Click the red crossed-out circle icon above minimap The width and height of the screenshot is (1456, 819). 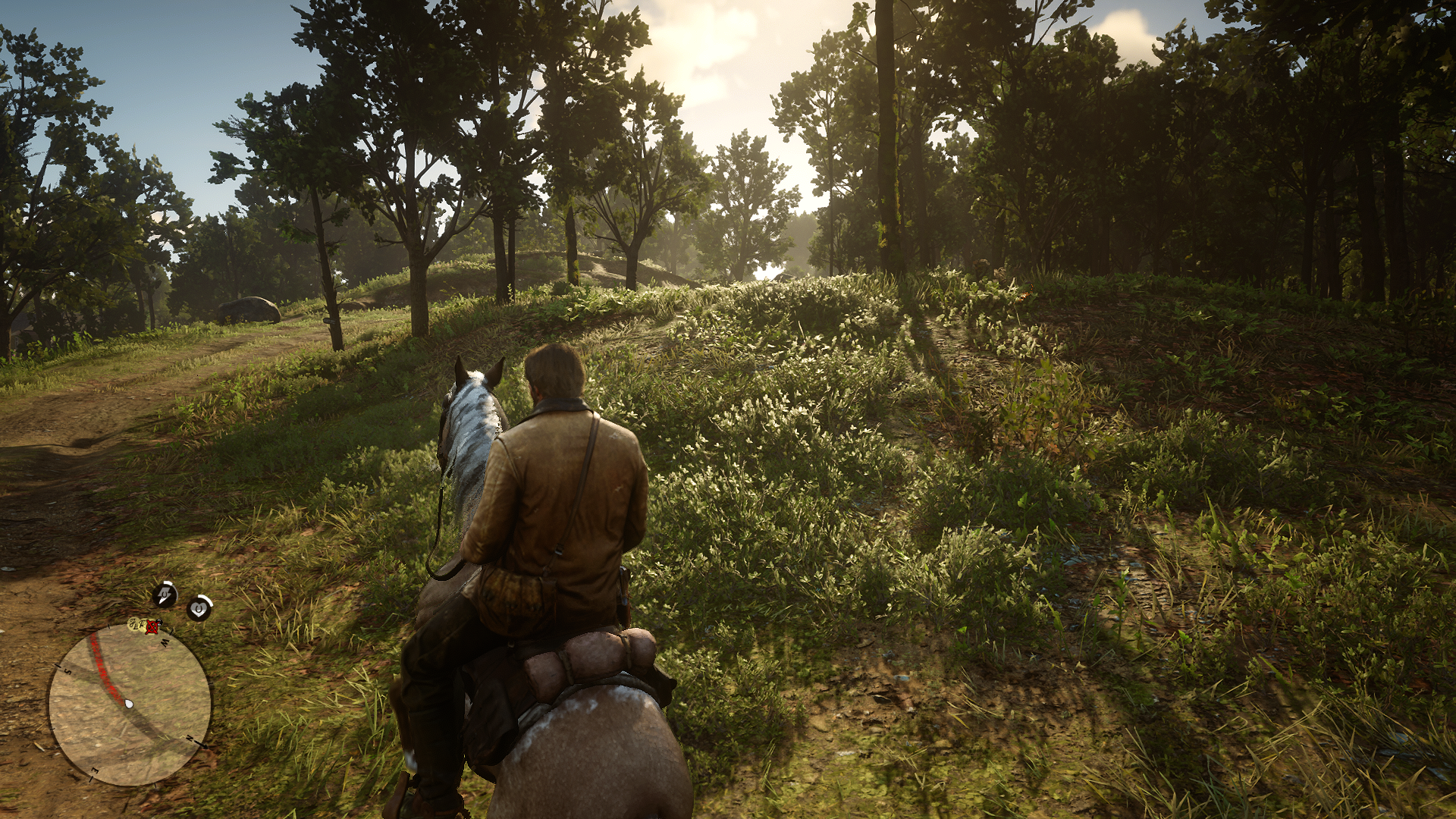point(150,628)
